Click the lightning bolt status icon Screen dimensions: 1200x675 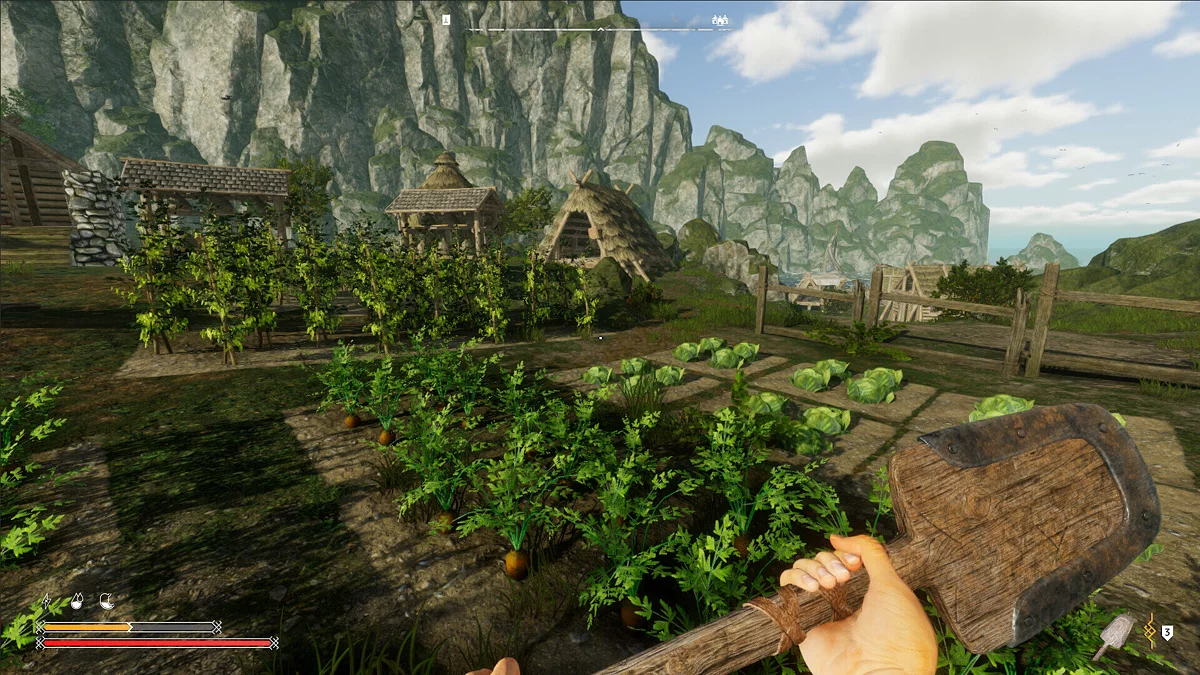click(x=46, y=602)
